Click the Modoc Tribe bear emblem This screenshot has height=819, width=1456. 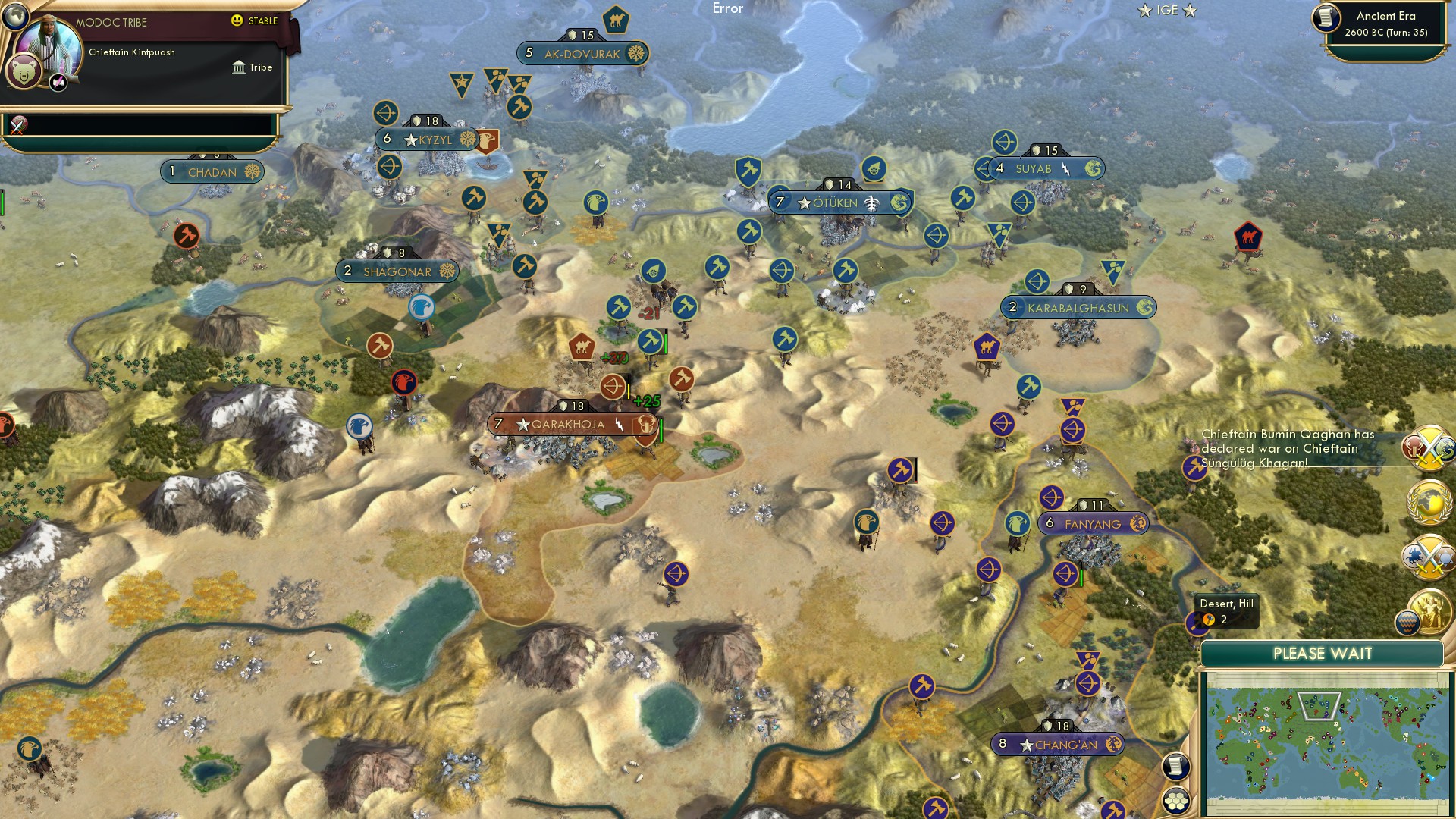click(x=25, y=69)
